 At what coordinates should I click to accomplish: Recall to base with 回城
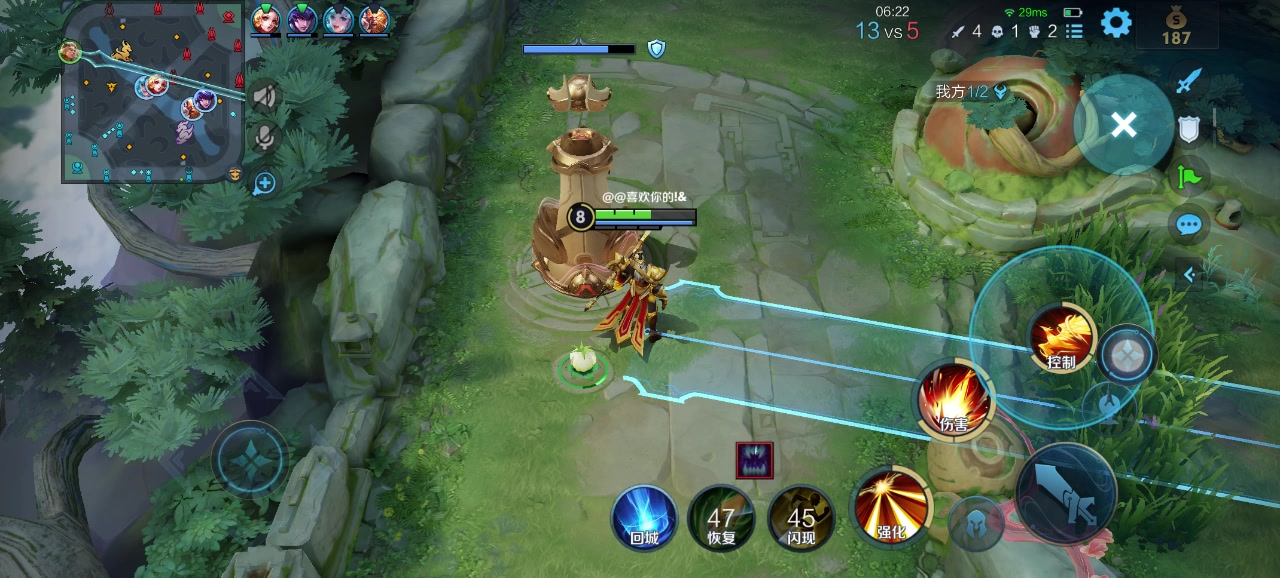pos(644,517)
